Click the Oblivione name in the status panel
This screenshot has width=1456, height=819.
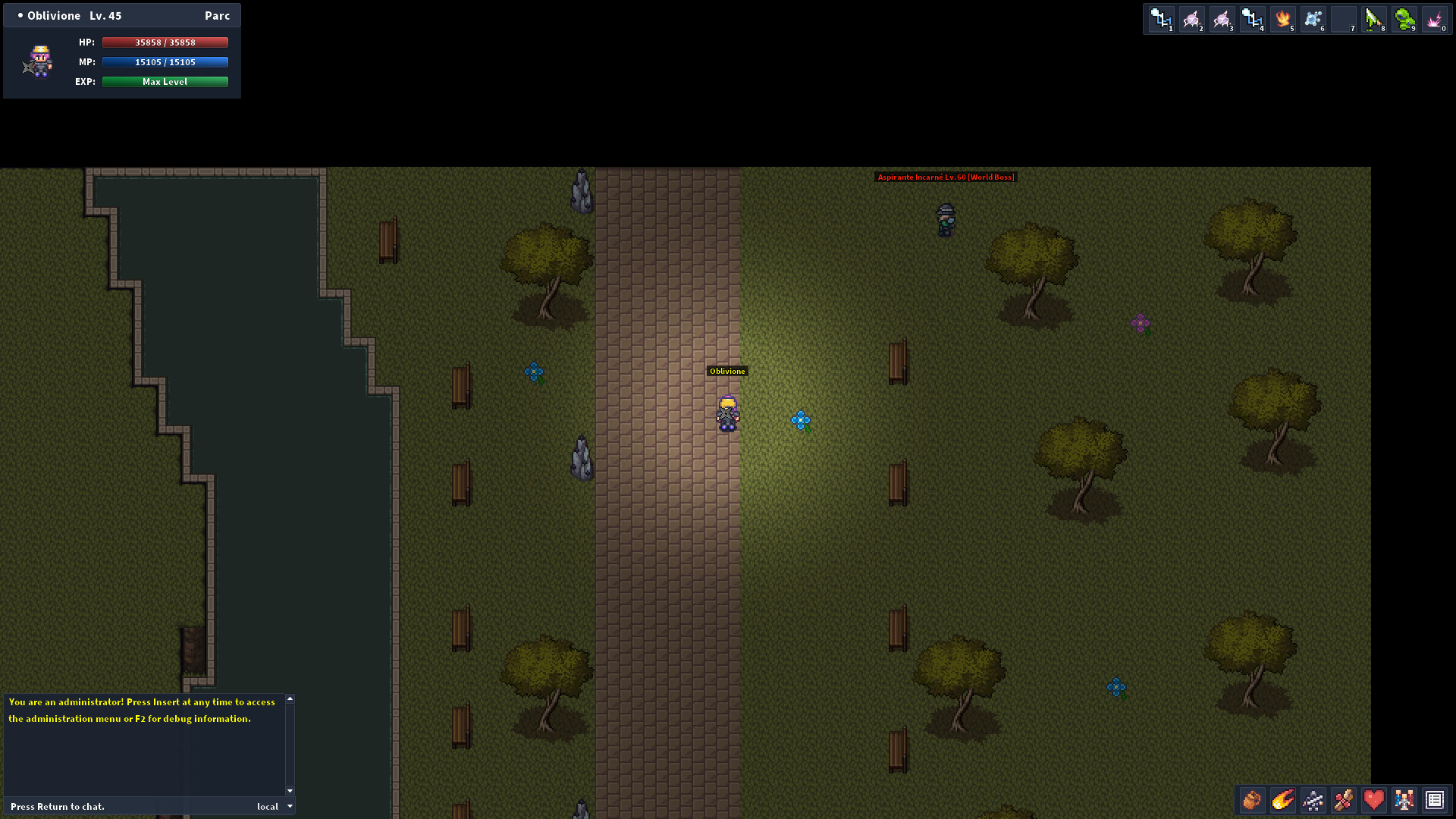point(53,15)
